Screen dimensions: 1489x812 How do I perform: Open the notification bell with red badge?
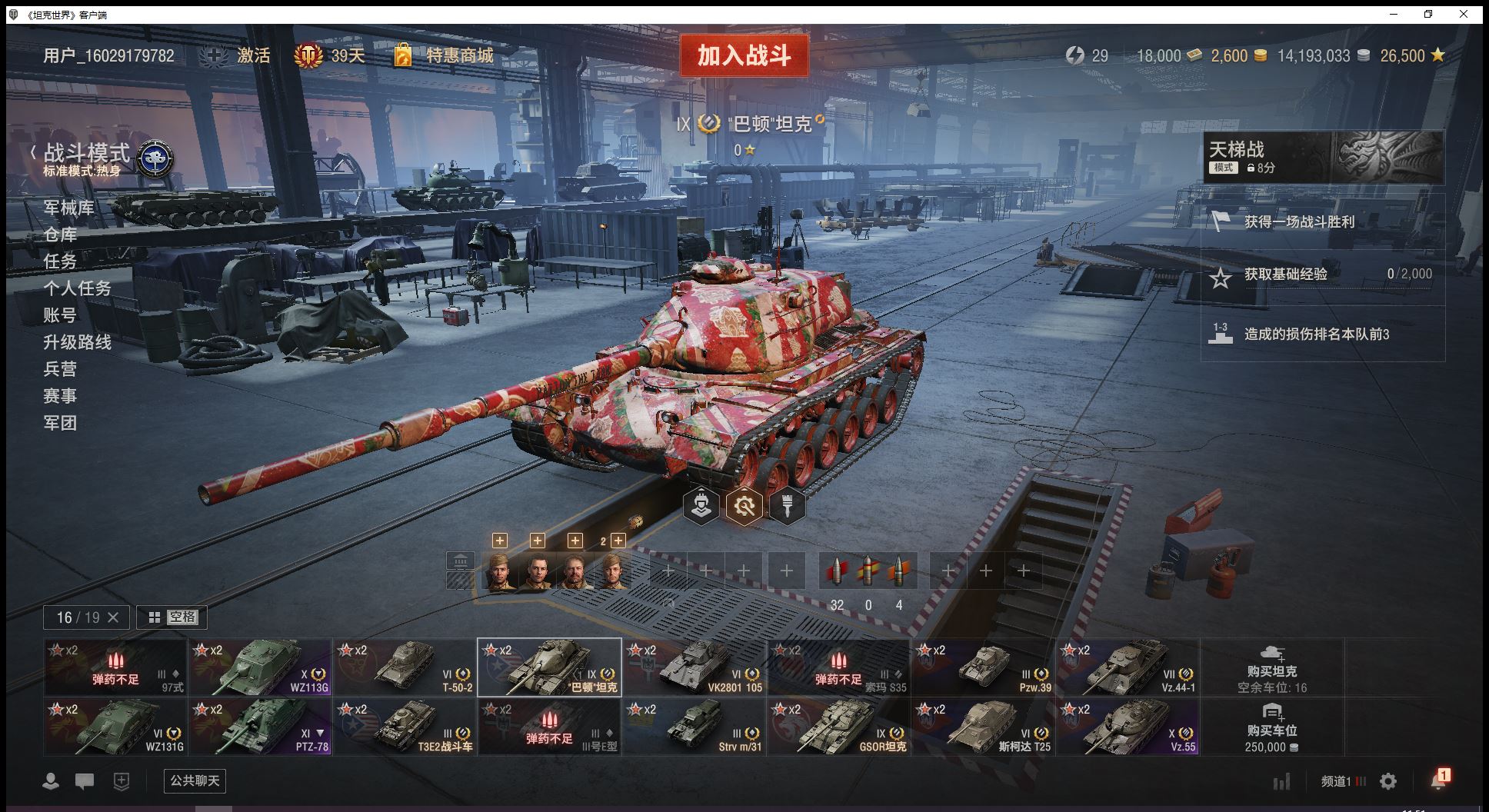click(1438, 780)
